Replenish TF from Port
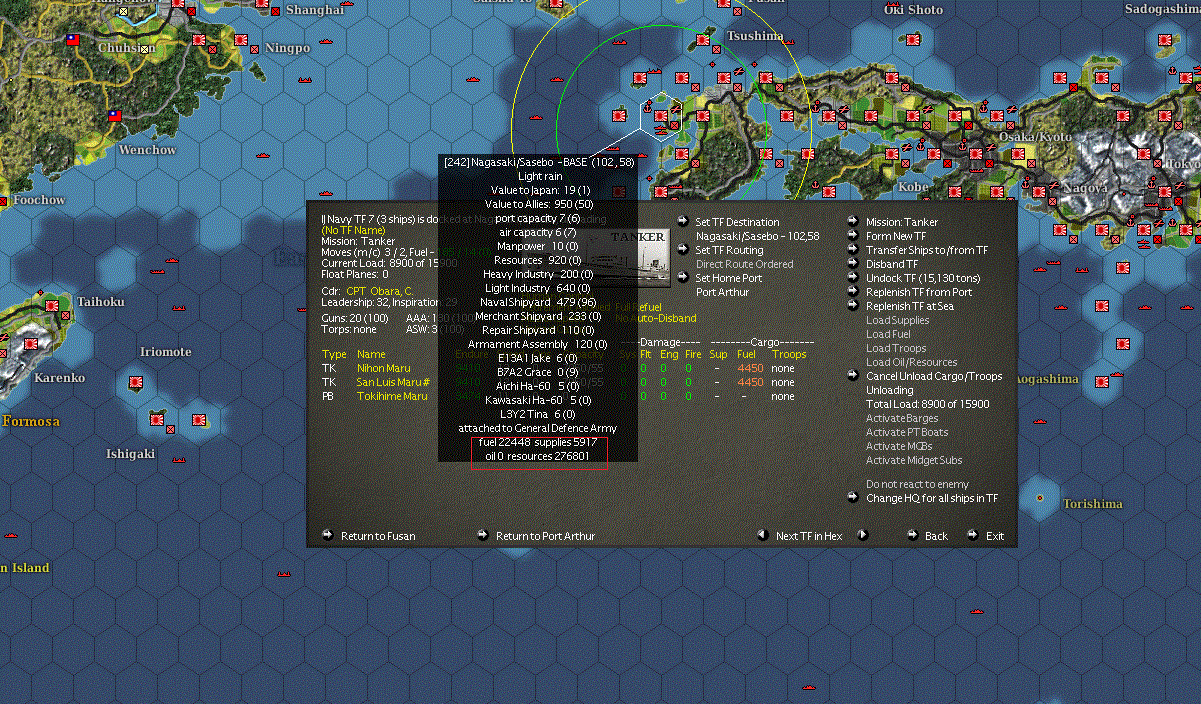1201x704 pixels. point(918,292)
